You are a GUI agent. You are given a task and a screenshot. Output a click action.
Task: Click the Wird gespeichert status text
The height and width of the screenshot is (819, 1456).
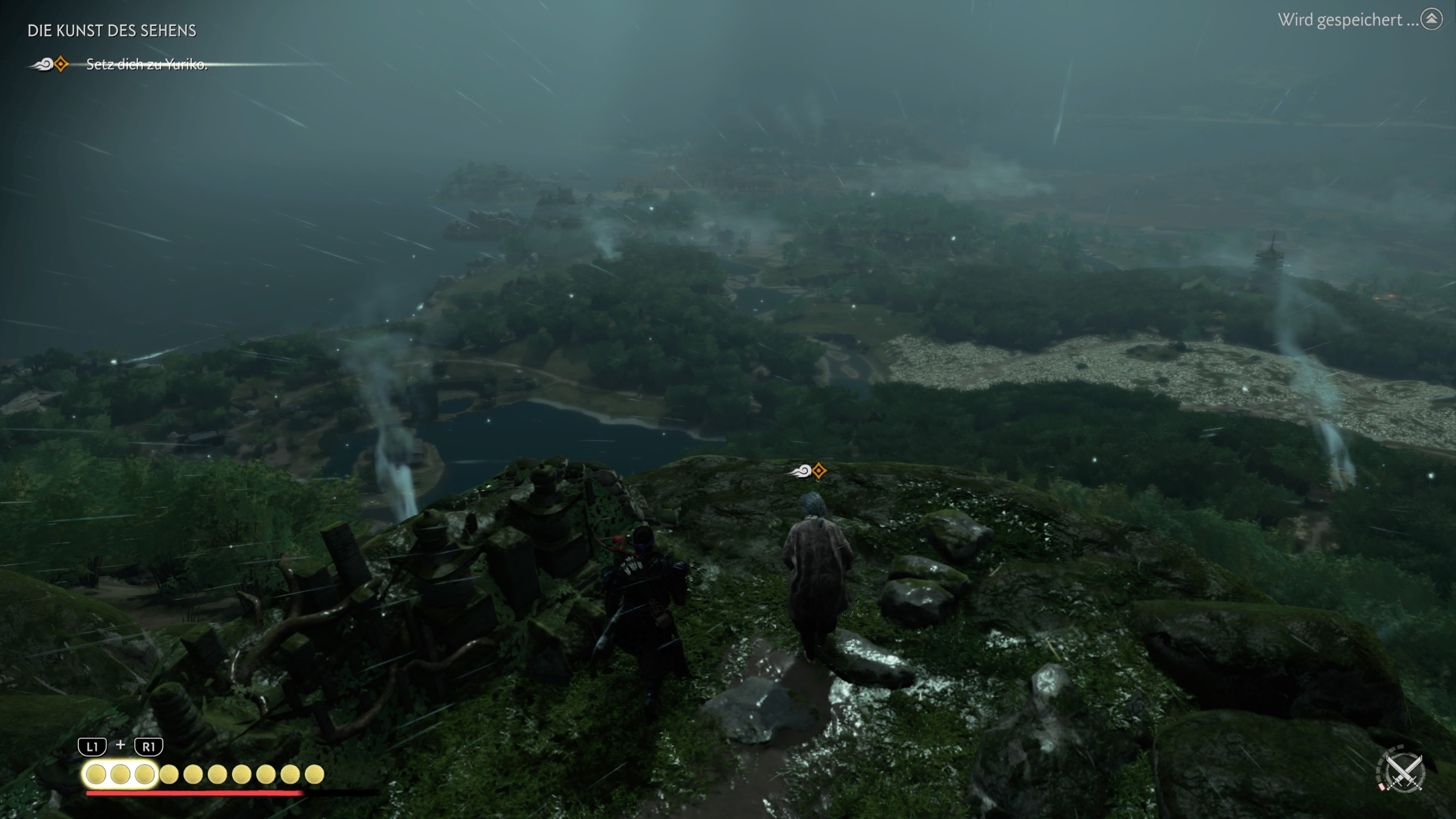(x=1345, y=19)
